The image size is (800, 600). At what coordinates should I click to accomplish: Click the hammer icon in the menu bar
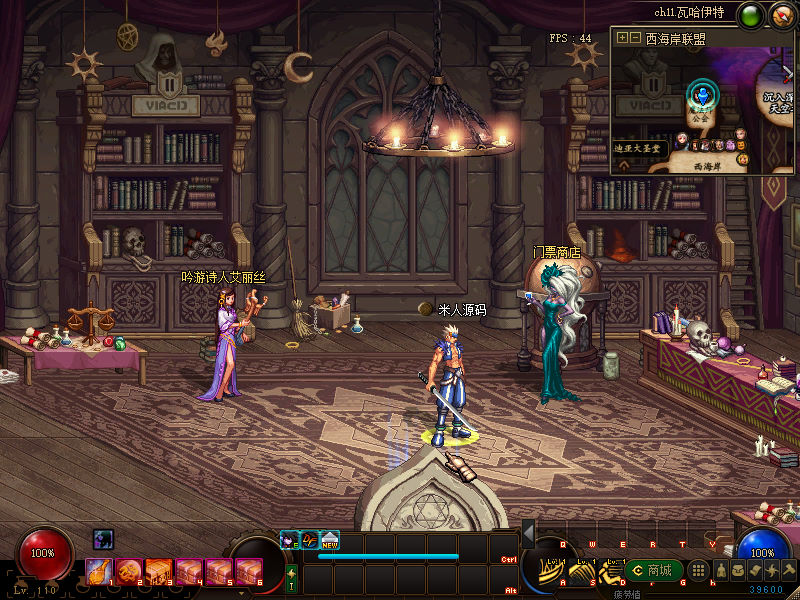click(x=788, y=571)
